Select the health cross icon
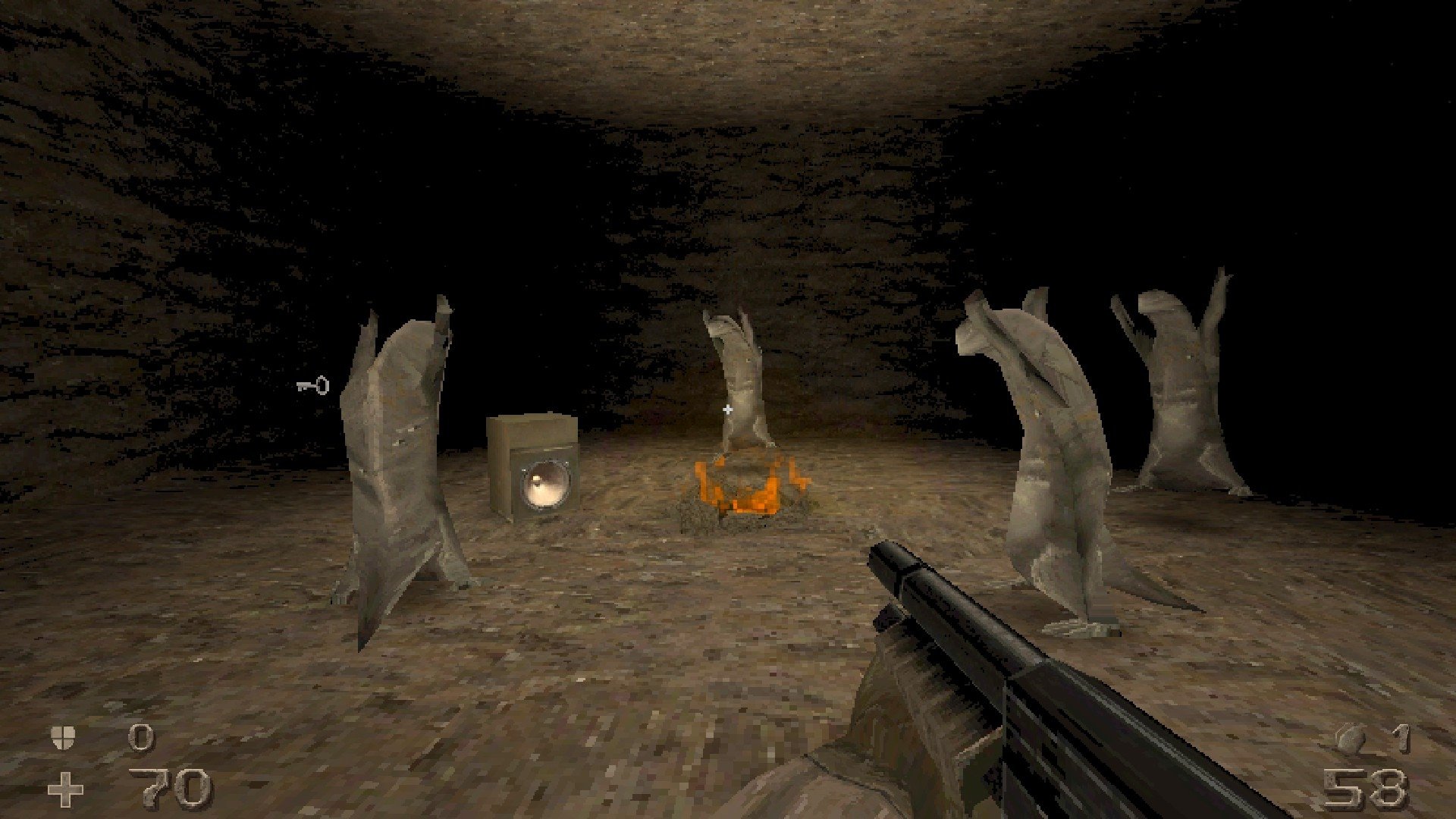 coord(65,790)
